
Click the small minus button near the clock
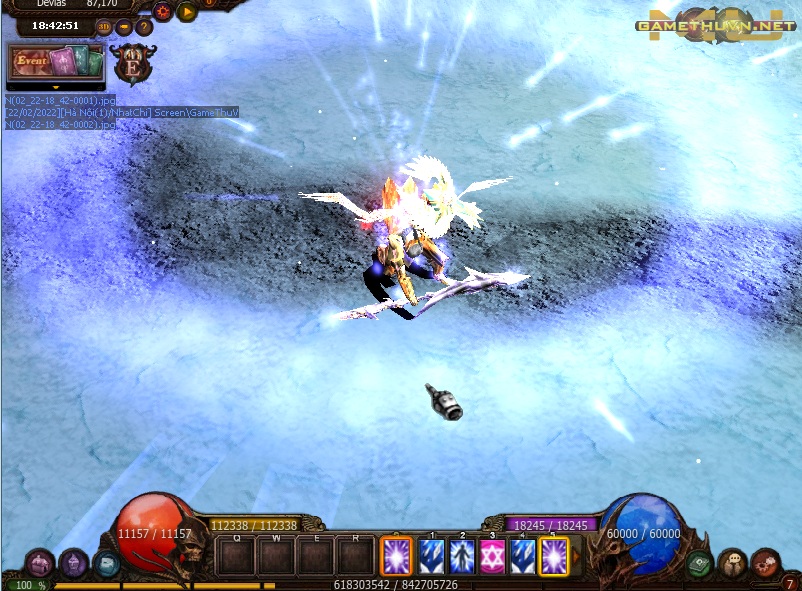(124, 26)
